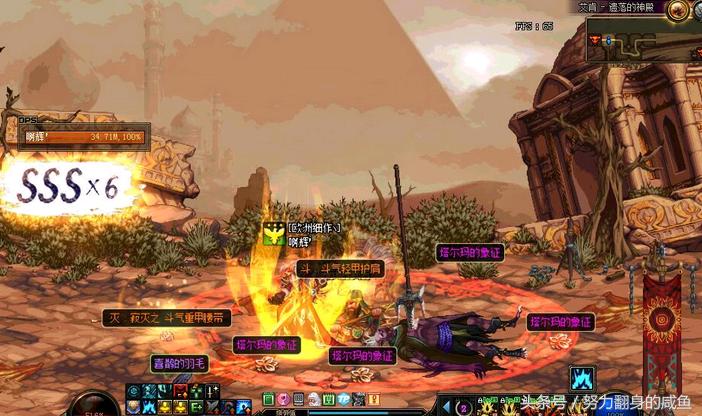702x416 pixels.
Task: Click the round gold emblem button
Action: 680,12
